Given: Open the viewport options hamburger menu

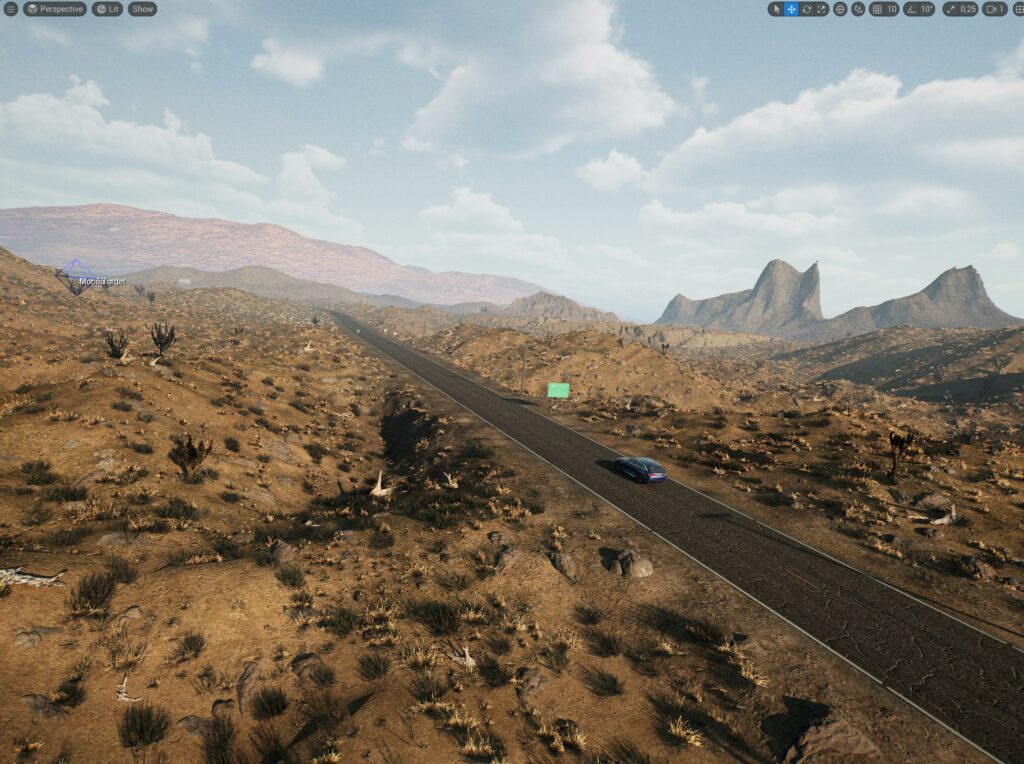Looking at the screenshot, I should 11,9.
